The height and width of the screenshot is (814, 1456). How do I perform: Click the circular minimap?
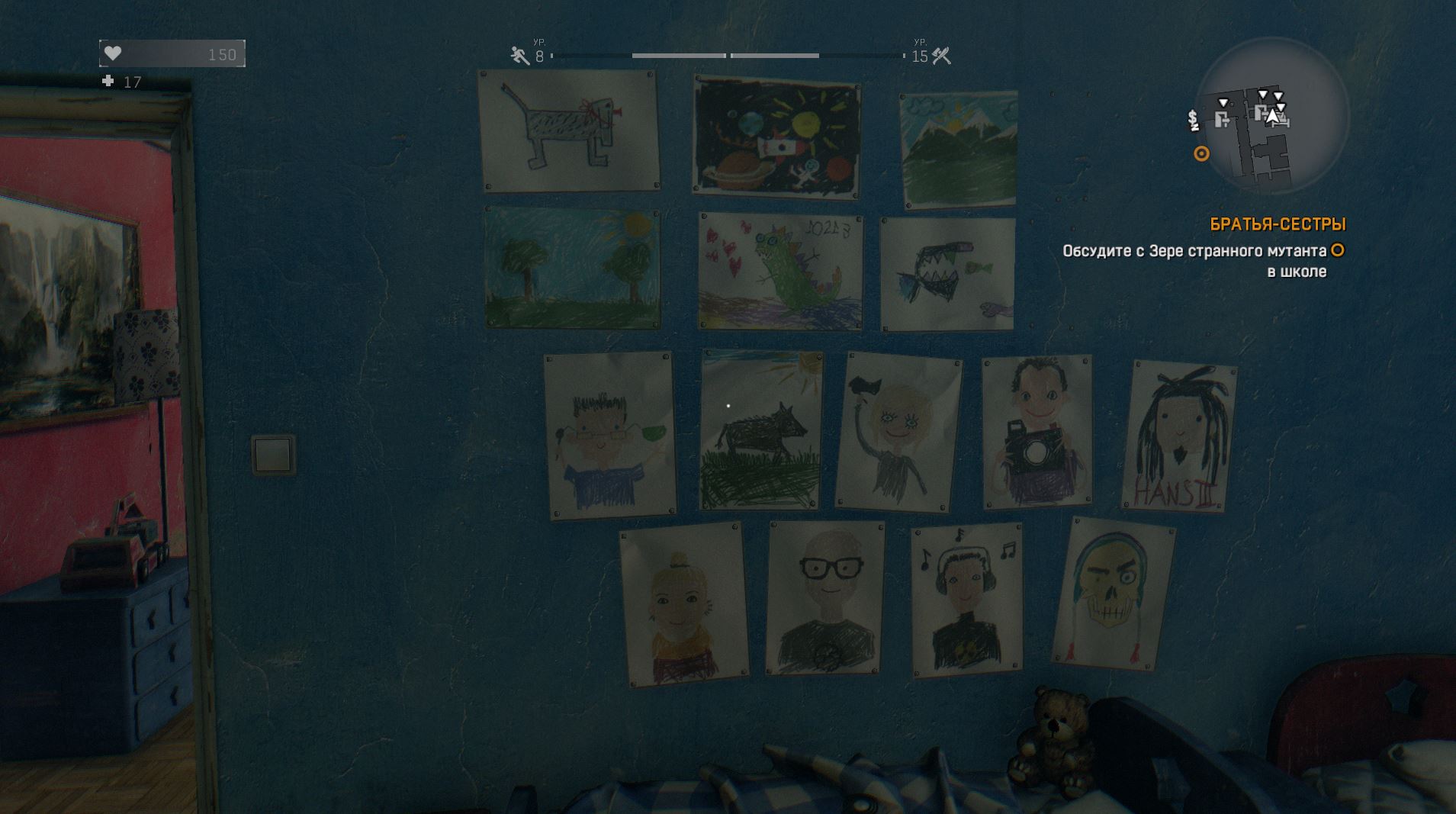tap(1271, 117)
